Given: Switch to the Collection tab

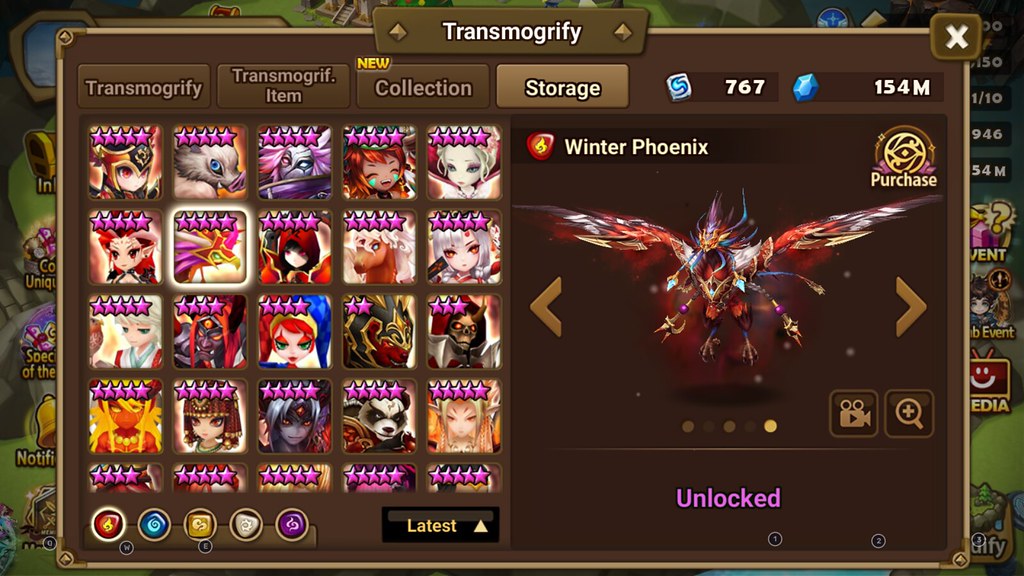Looking at the screenshot, I should pyautogui.click(x=423, y=87).
